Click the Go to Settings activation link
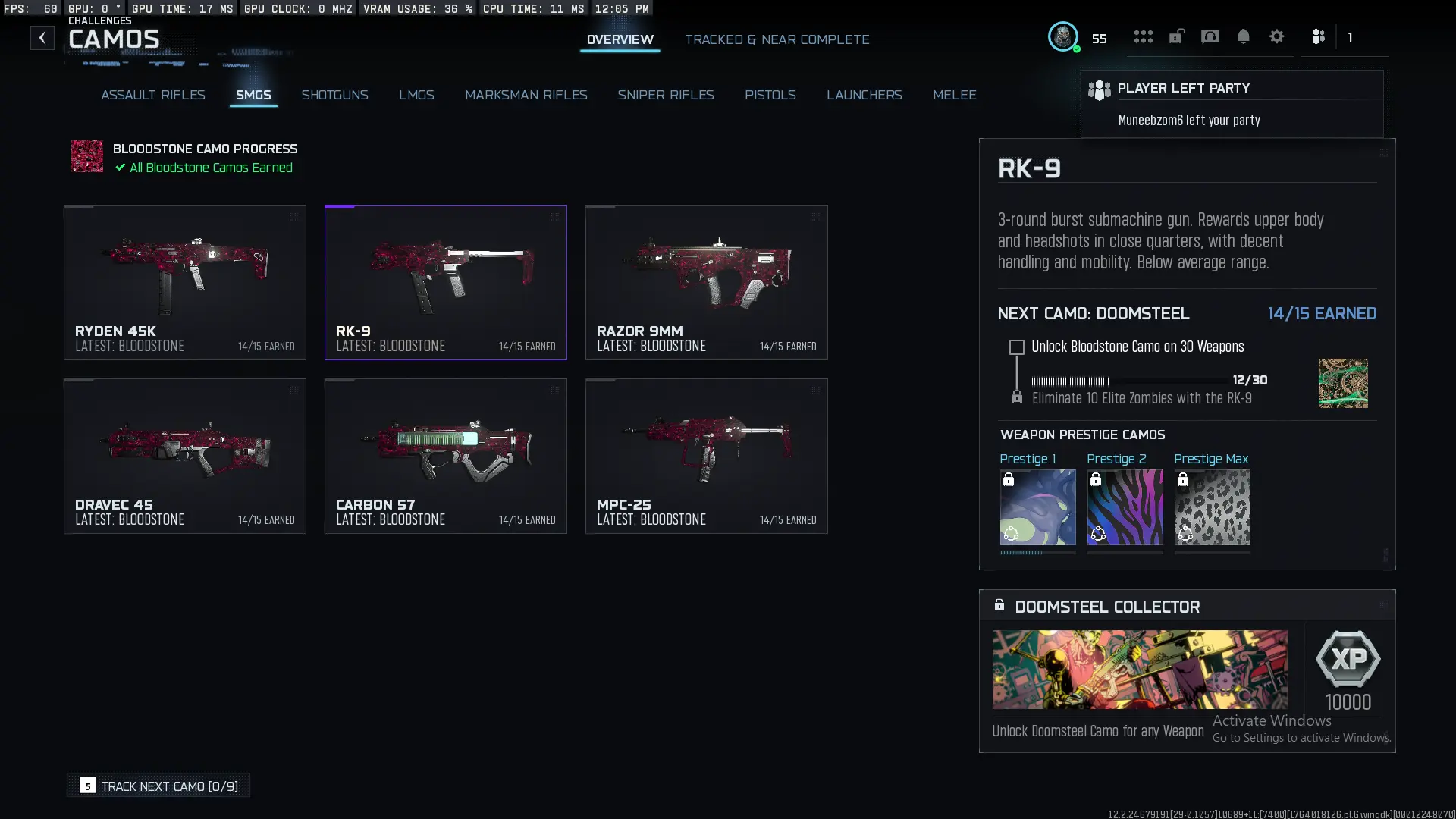The image size is (1456, 819). point(1300,738)
